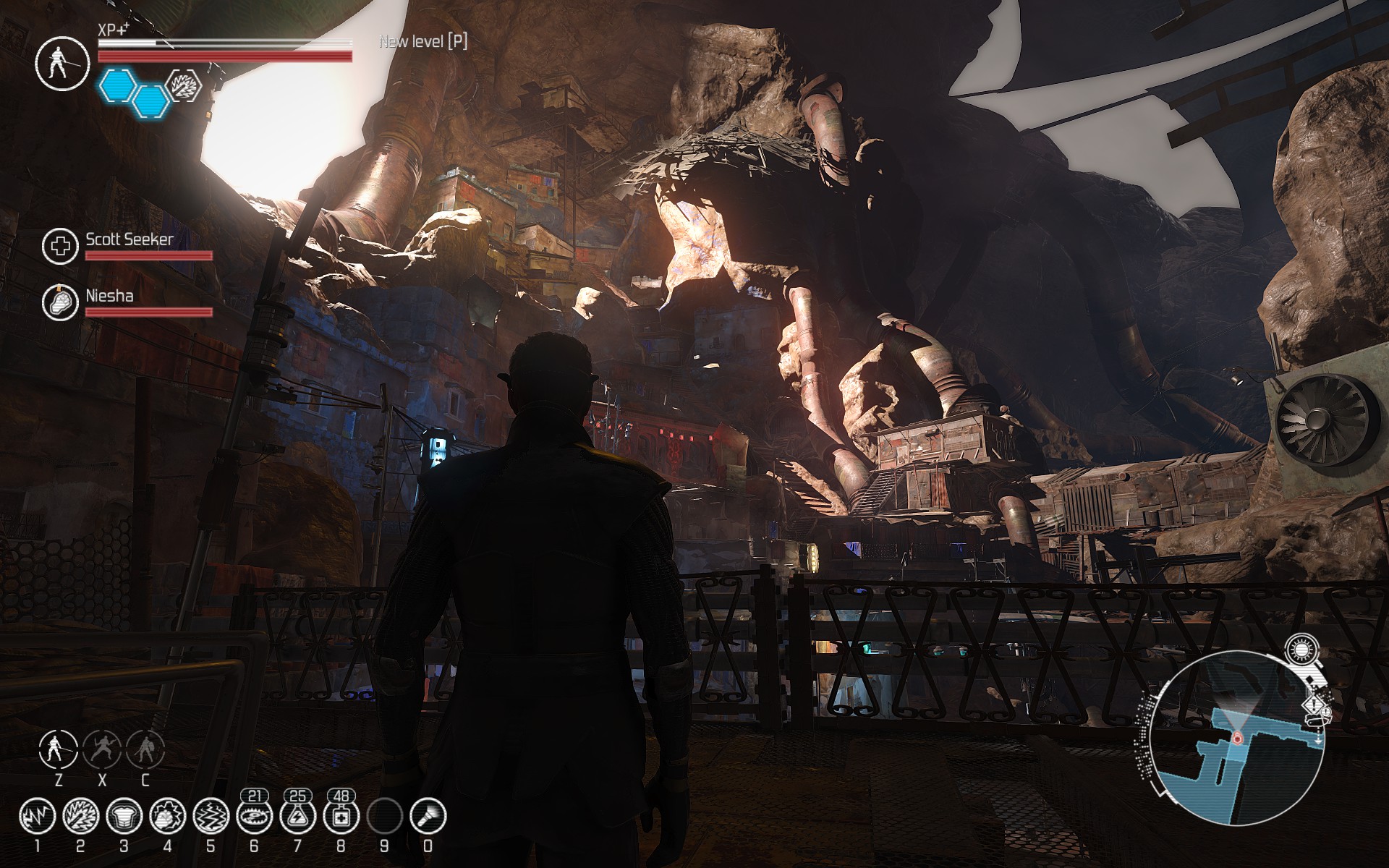Trigger the electric fist ability in slot 4
Image resolution: width=1389 pixels, height=868 pixels.
pyautogui.click(x=167, y=817)
